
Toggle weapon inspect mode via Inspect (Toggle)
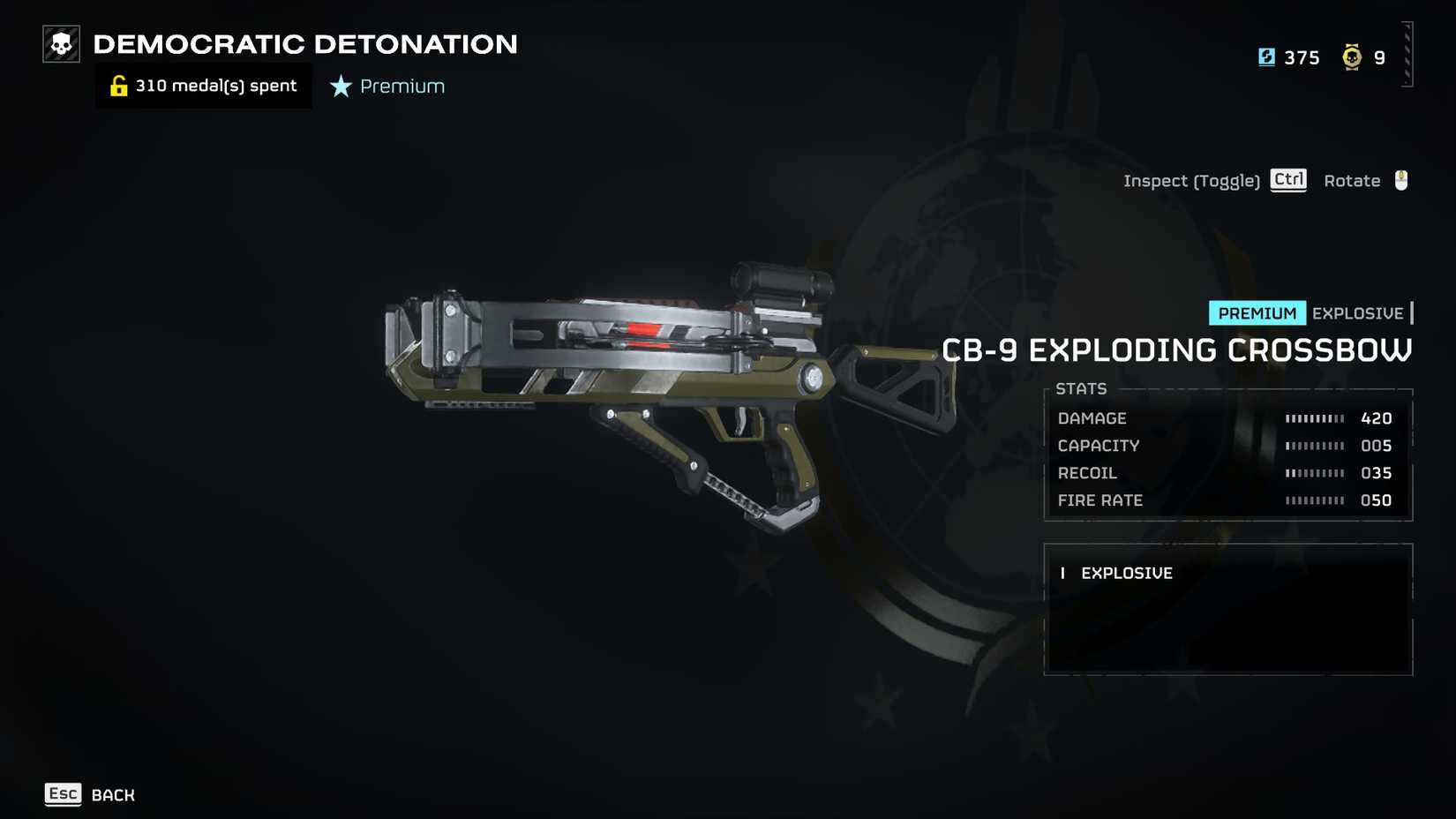coord(1192,180)
